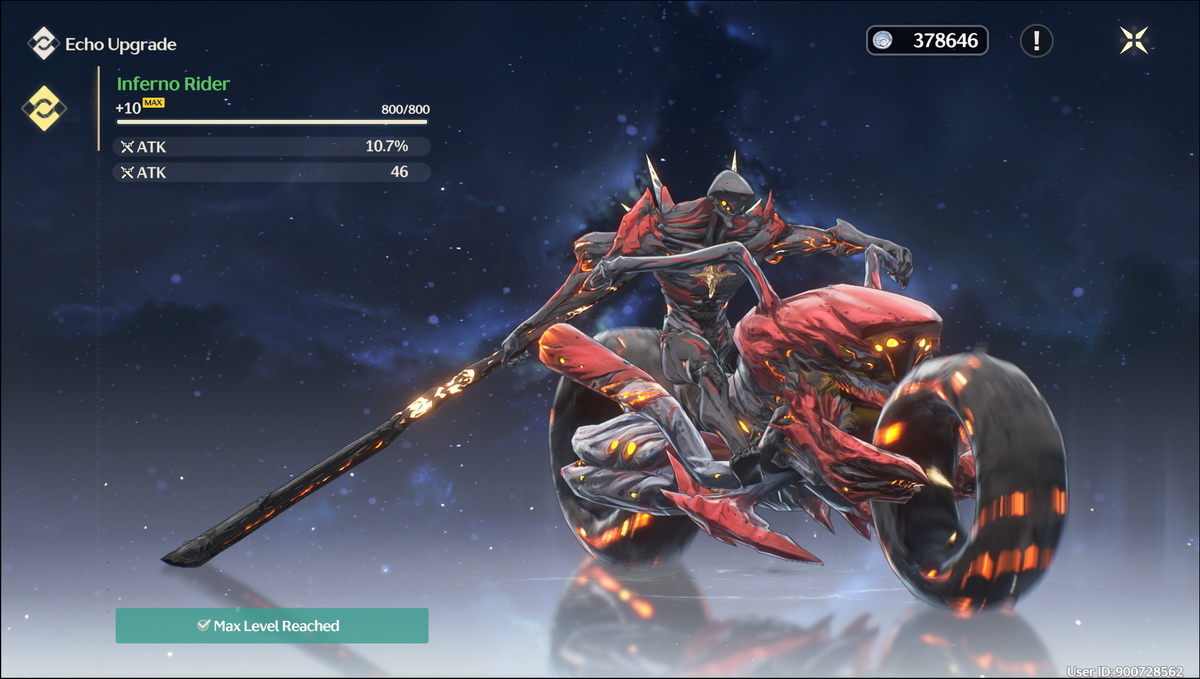Open the exclamation mark info button
Image resolution: width=1200 pixels, height=679 pixels.
[x=1036, y=41]
